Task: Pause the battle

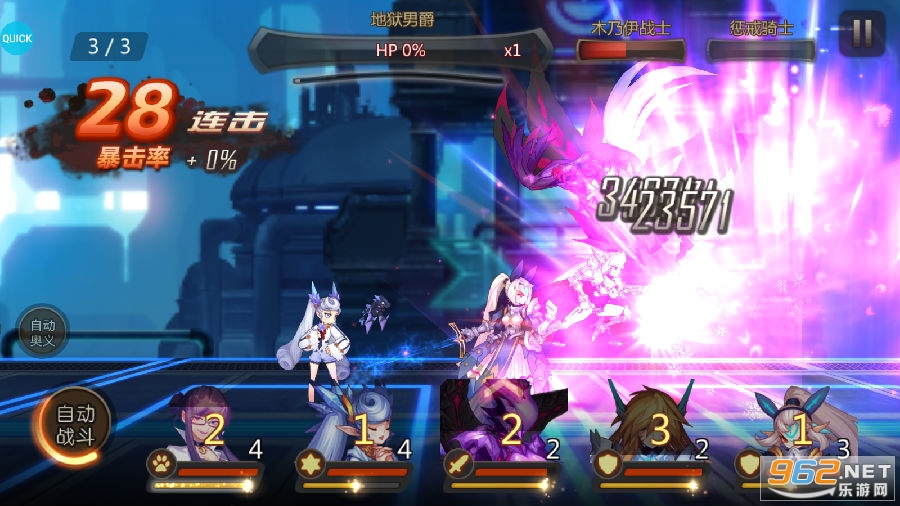Action: click(x=861, y=34)
